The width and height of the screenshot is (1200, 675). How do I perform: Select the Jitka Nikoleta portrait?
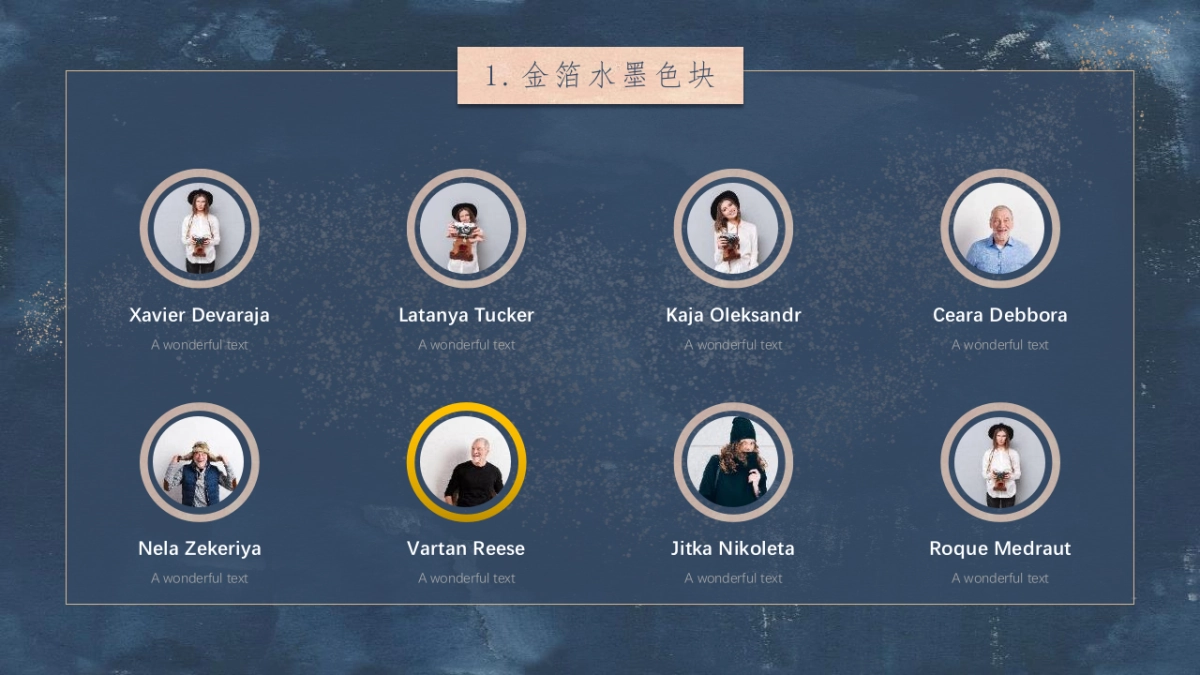[x=733, y=462]
